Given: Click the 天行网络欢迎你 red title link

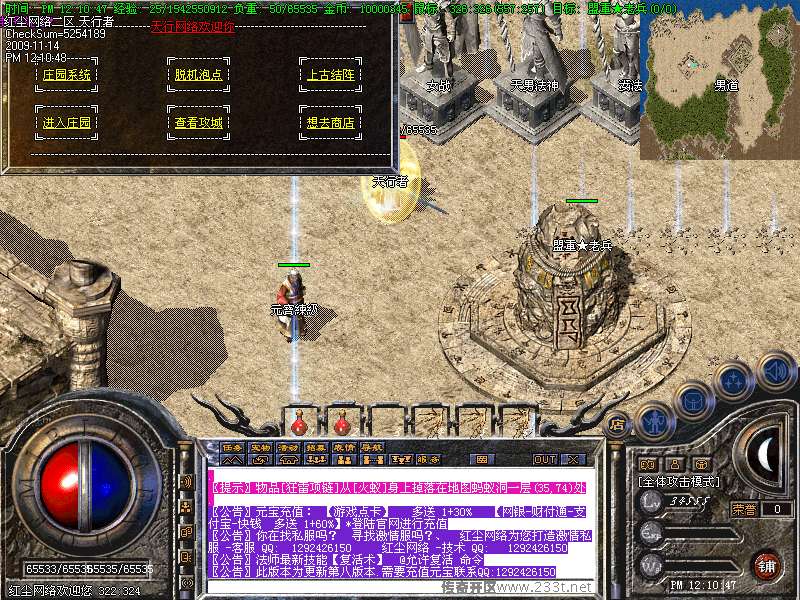Looking at the screenshot, I should (193, 27).
